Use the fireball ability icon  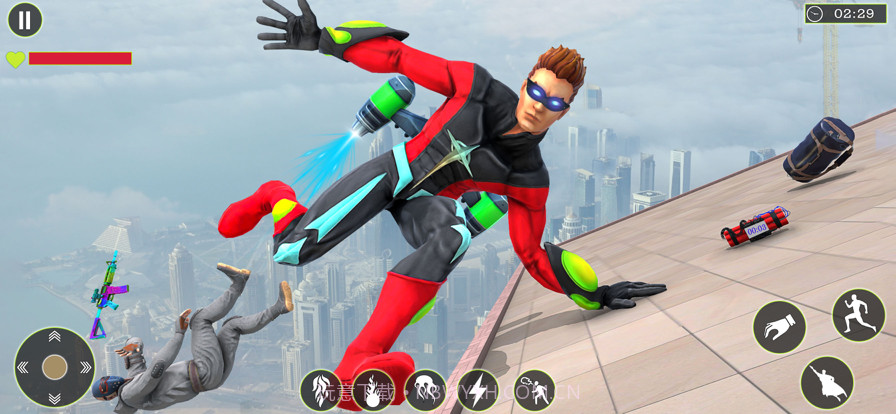[x=373, y=390]
